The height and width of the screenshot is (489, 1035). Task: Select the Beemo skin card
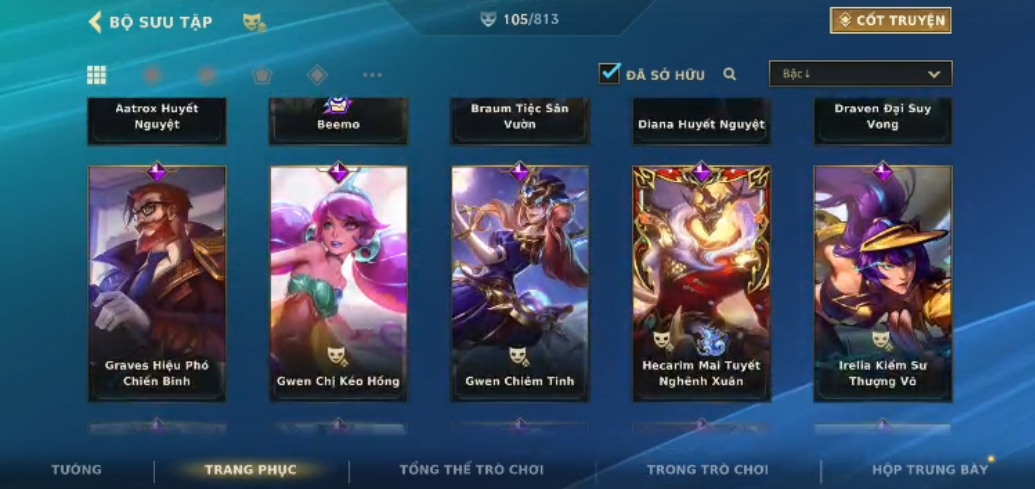pos(338,119)
